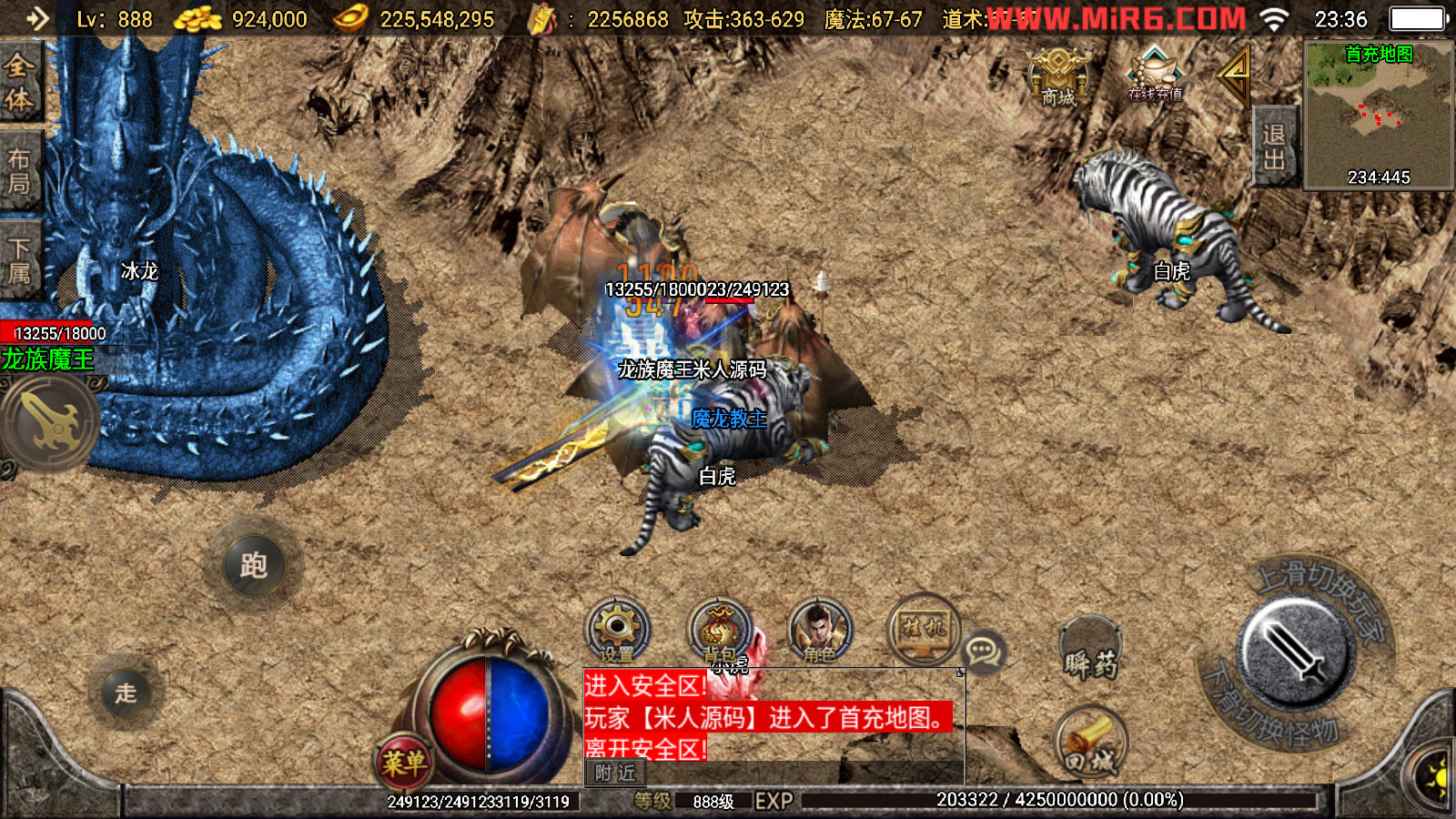Use the 回城 town scroll button

[1091, 743]
